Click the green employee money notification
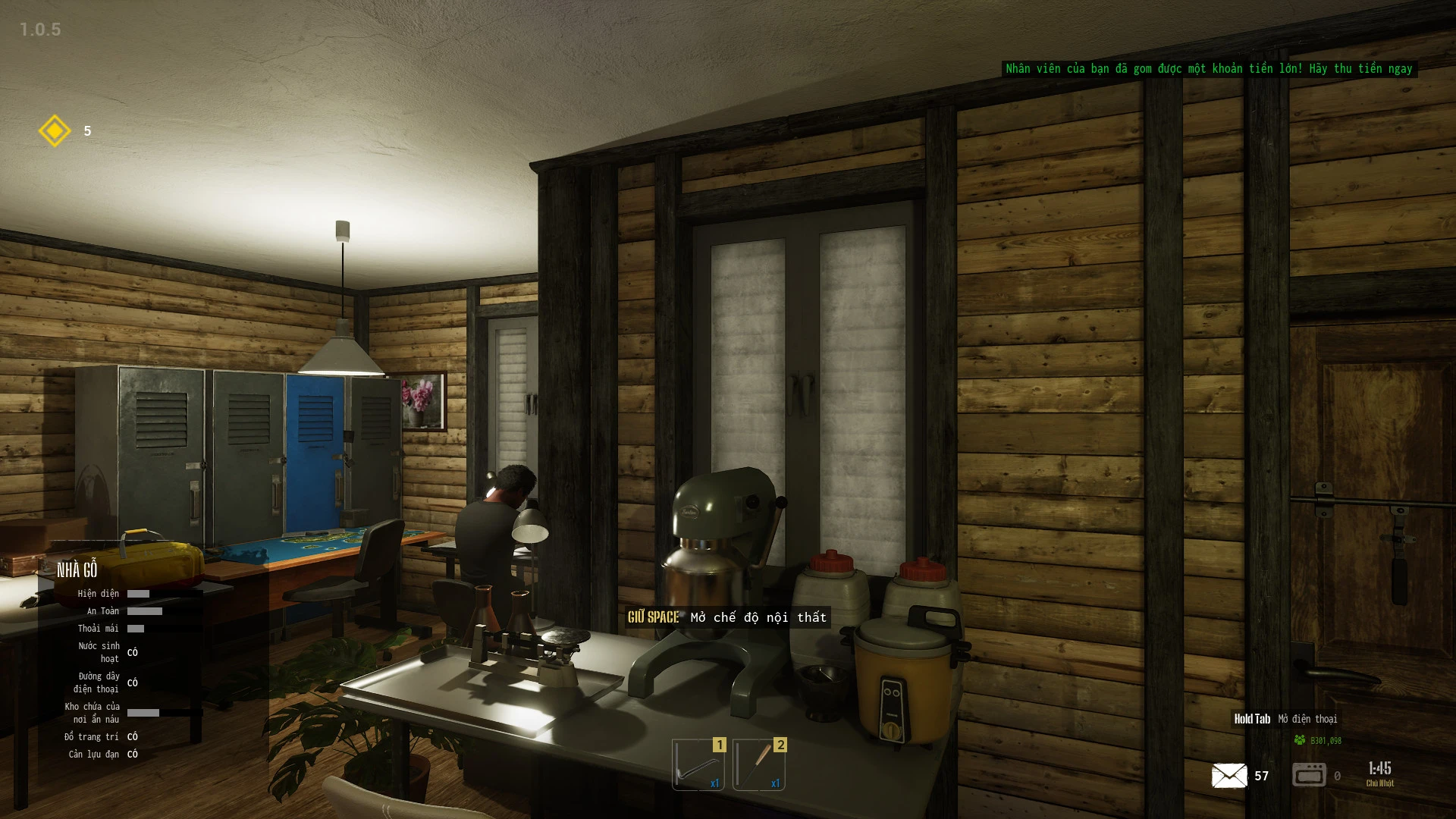Viewport: 1456px width, 819px height. click(1209, 69)
